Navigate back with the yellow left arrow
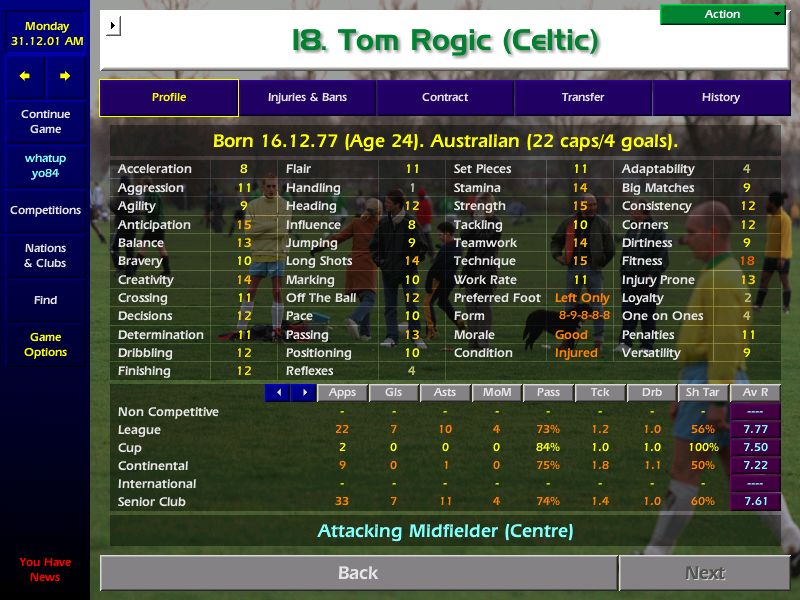Viewport: 800px width, 600px height. click(25, 76)
